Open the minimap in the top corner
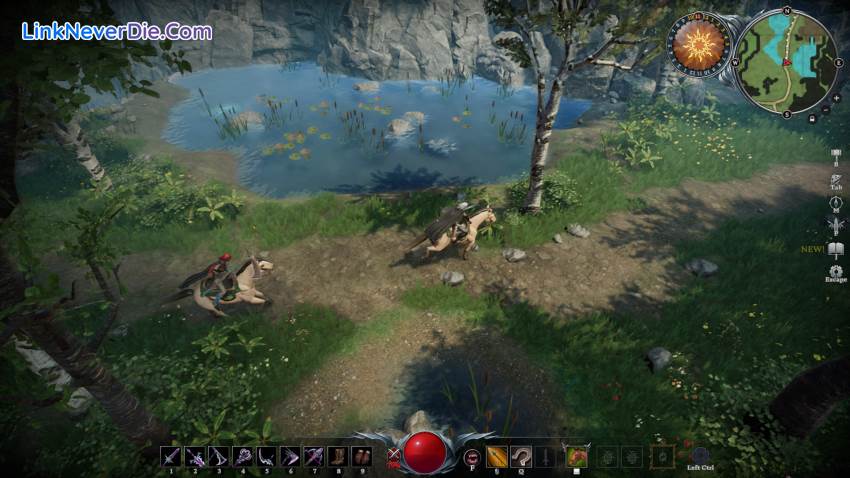 point(786,62)
